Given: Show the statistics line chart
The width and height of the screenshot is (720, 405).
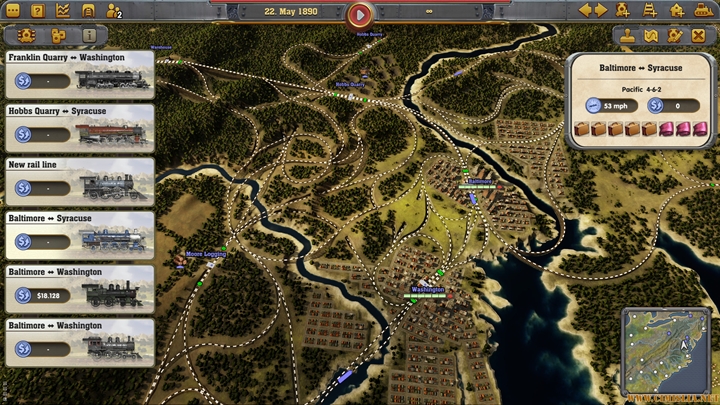Looking at the screenshot, I should pyautogui.click(x=63, y=11).
